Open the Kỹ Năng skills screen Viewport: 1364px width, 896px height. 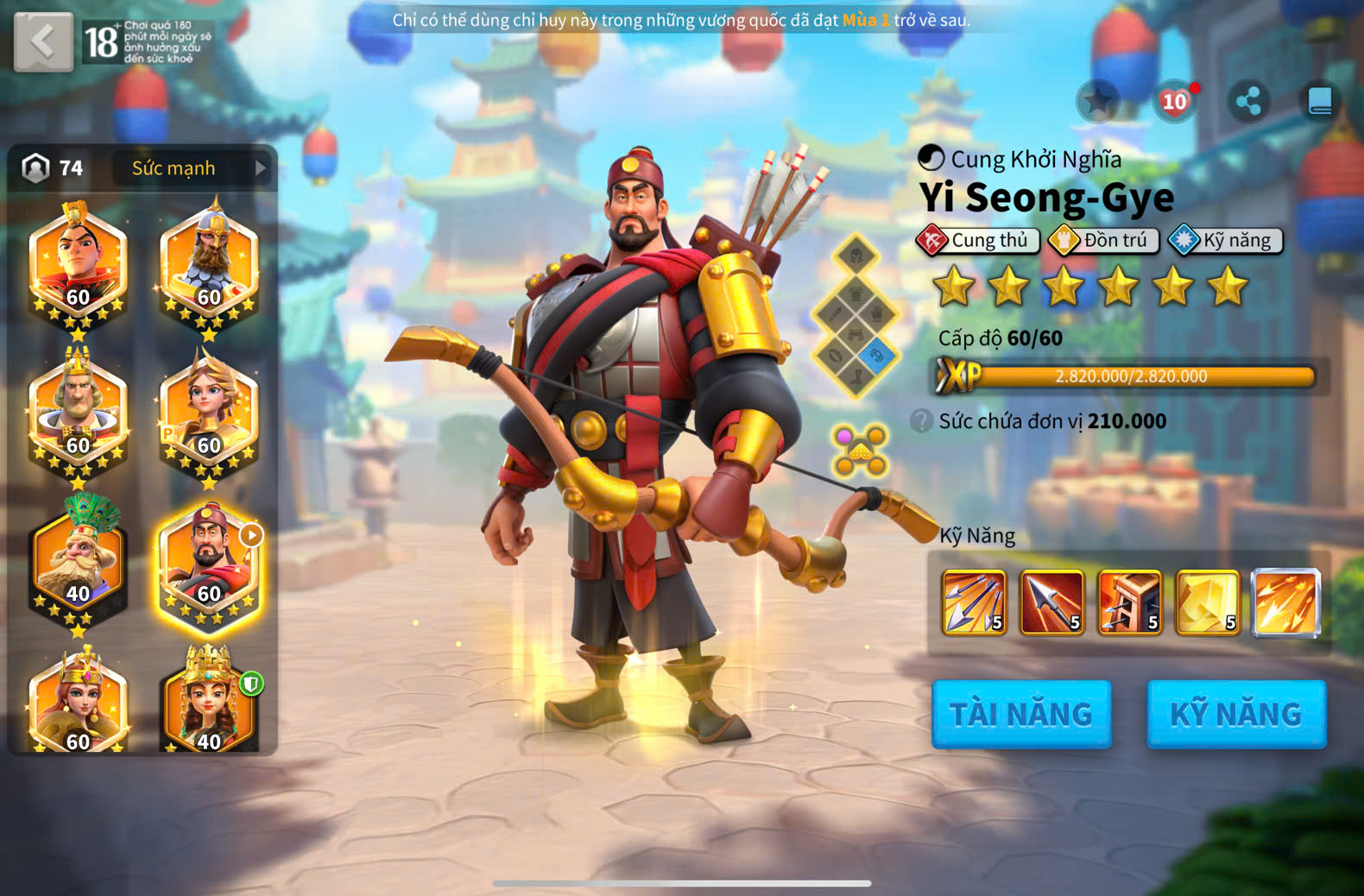tap(1235, 714)
